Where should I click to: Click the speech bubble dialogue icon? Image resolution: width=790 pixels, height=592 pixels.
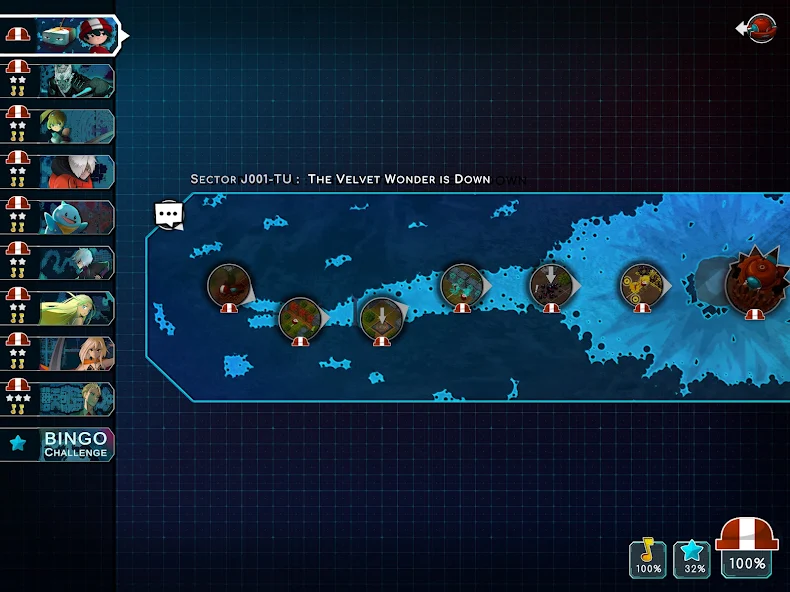tap(169, 213)
